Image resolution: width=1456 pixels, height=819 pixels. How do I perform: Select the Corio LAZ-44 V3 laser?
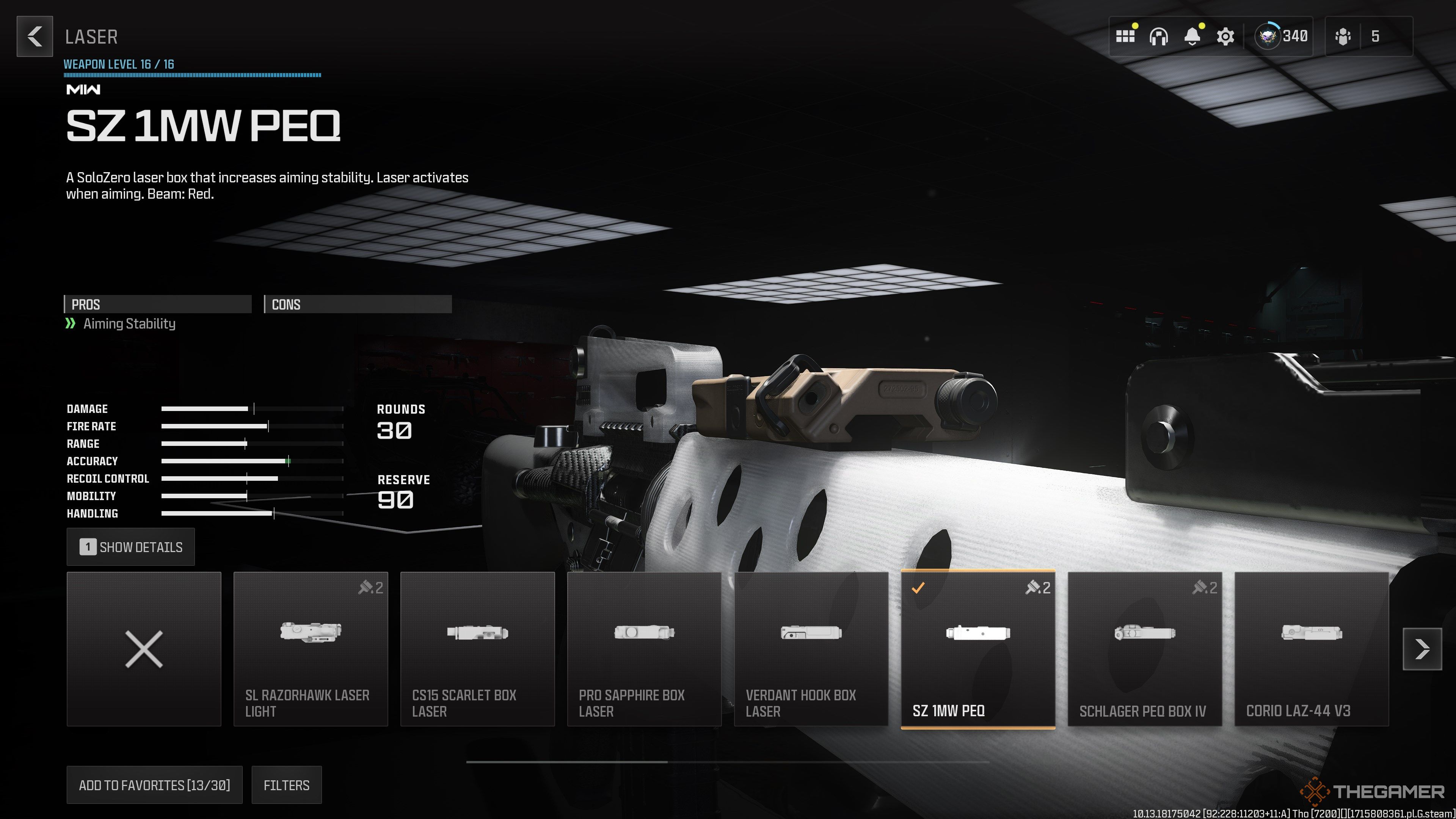(1311, 649)
